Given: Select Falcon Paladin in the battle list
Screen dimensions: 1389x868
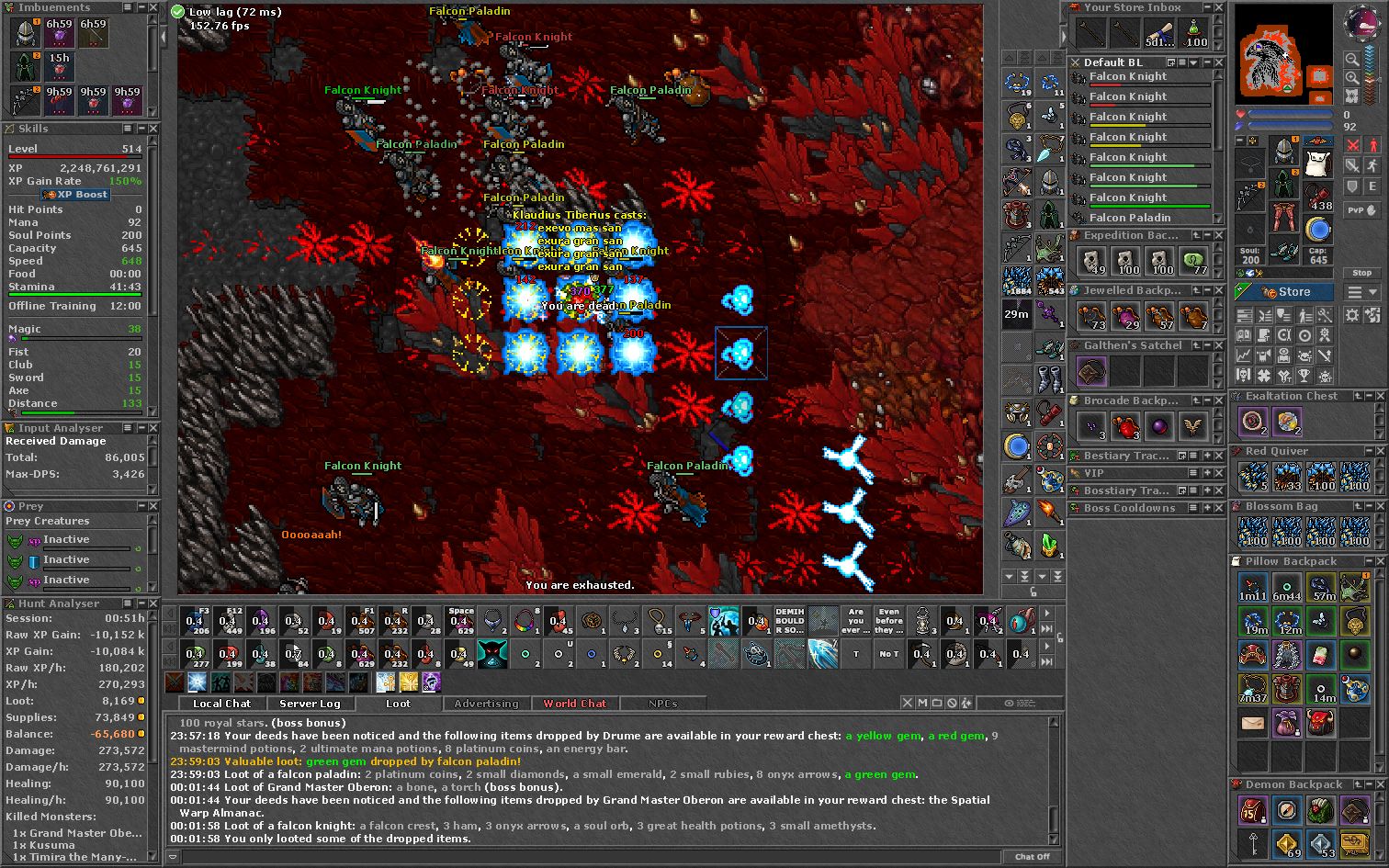Looking at the screenshot, I should [1130, 218].
